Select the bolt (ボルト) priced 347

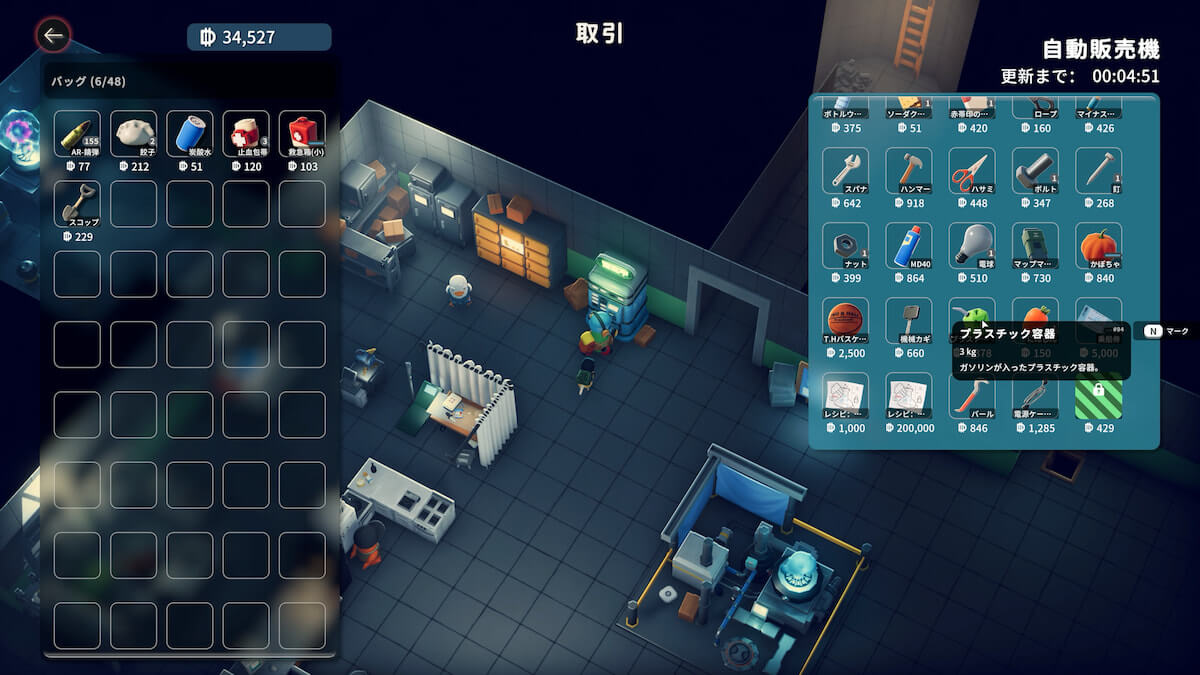(x=1035, y=171)
